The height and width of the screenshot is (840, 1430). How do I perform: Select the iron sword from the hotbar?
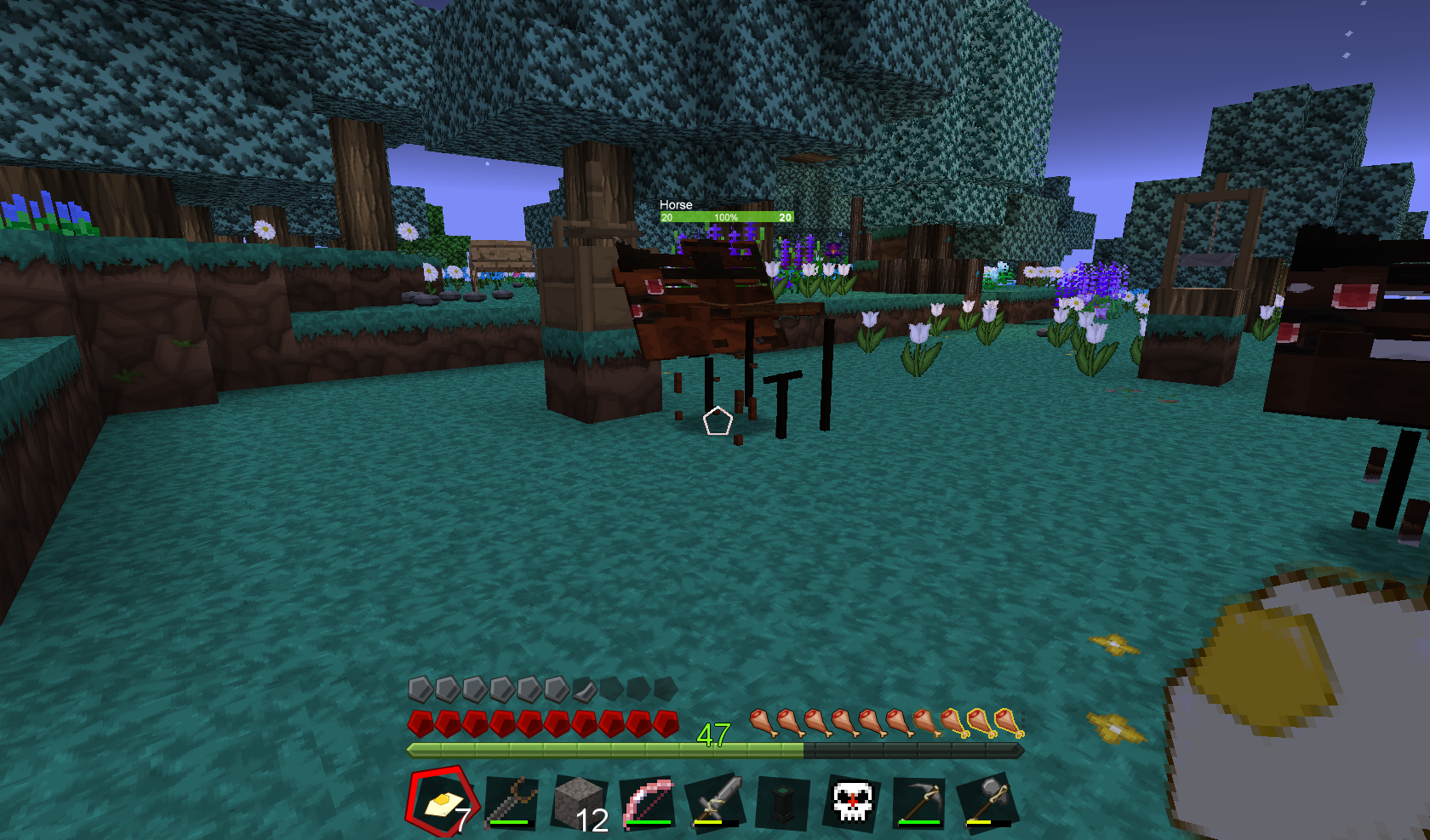tap(715, 800)
